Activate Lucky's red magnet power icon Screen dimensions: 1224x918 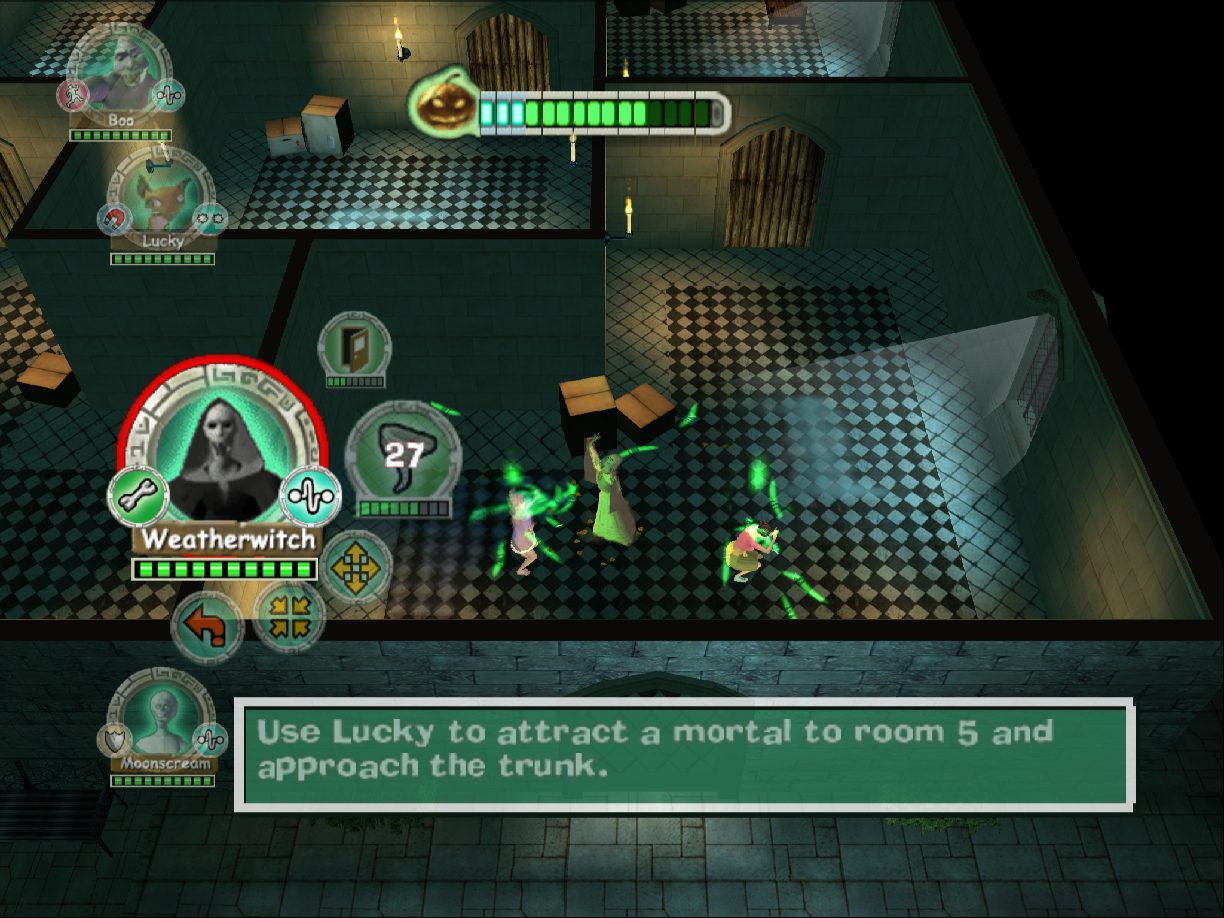click(x=113, y=217)
